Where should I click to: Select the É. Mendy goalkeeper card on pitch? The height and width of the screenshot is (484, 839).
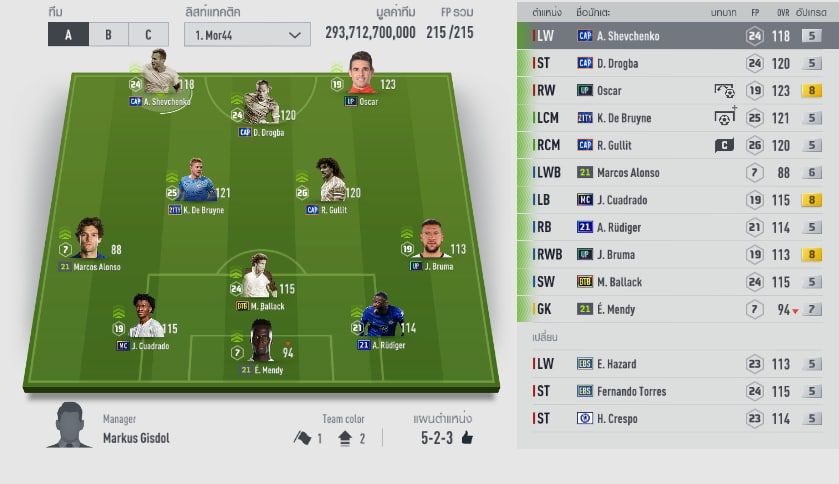point(260,343)
